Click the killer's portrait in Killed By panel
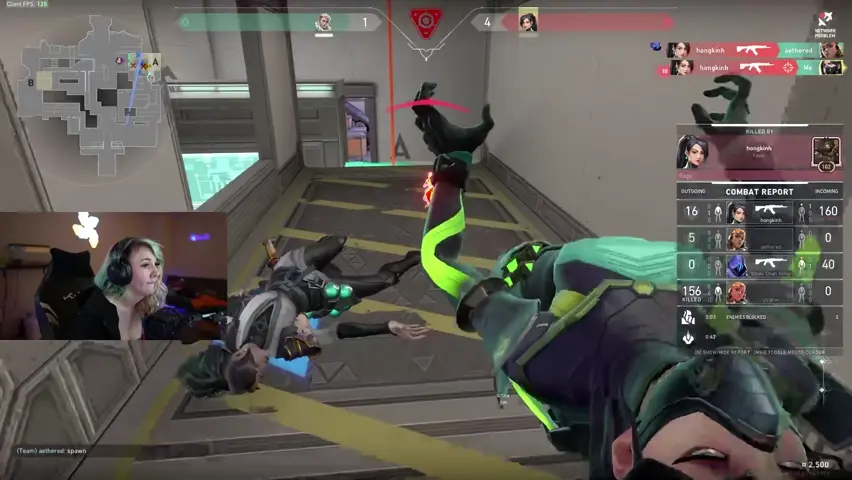 695,152
